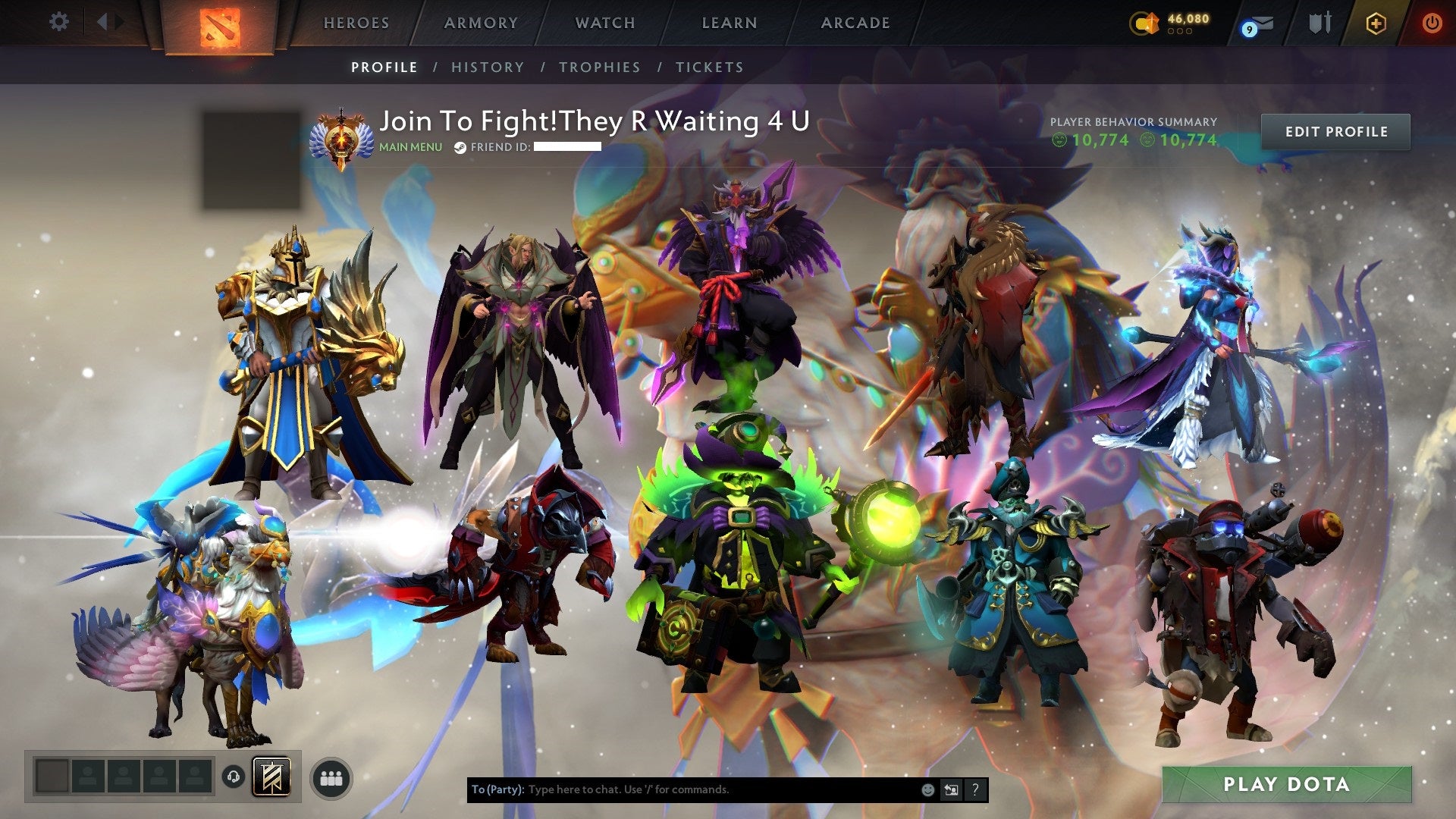Click the screenshot share icon beside chat
Screen dimensions: 1456x819
click(x=952, y=789)
